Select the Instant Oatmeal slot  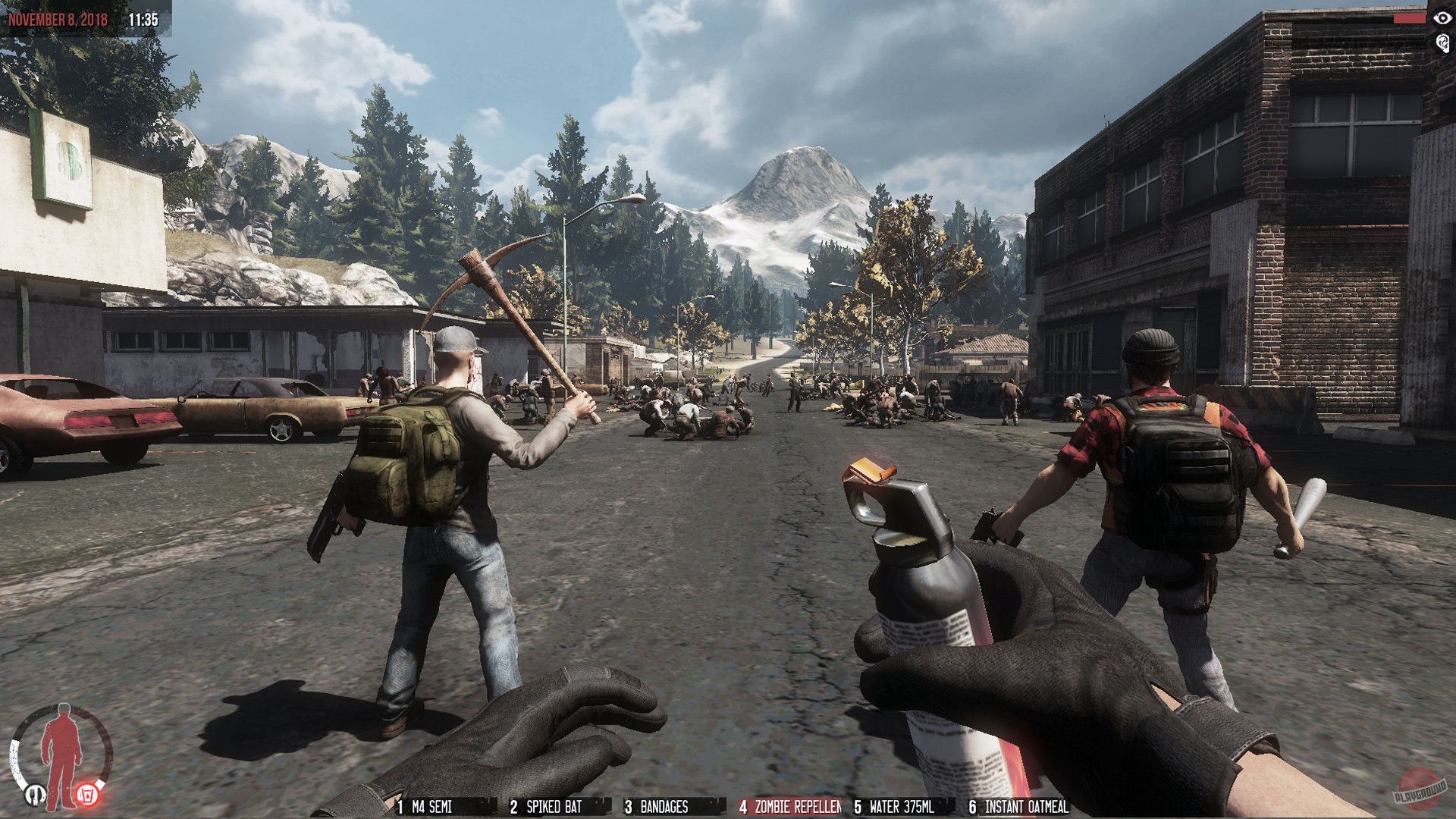(x=1018, y=808)
